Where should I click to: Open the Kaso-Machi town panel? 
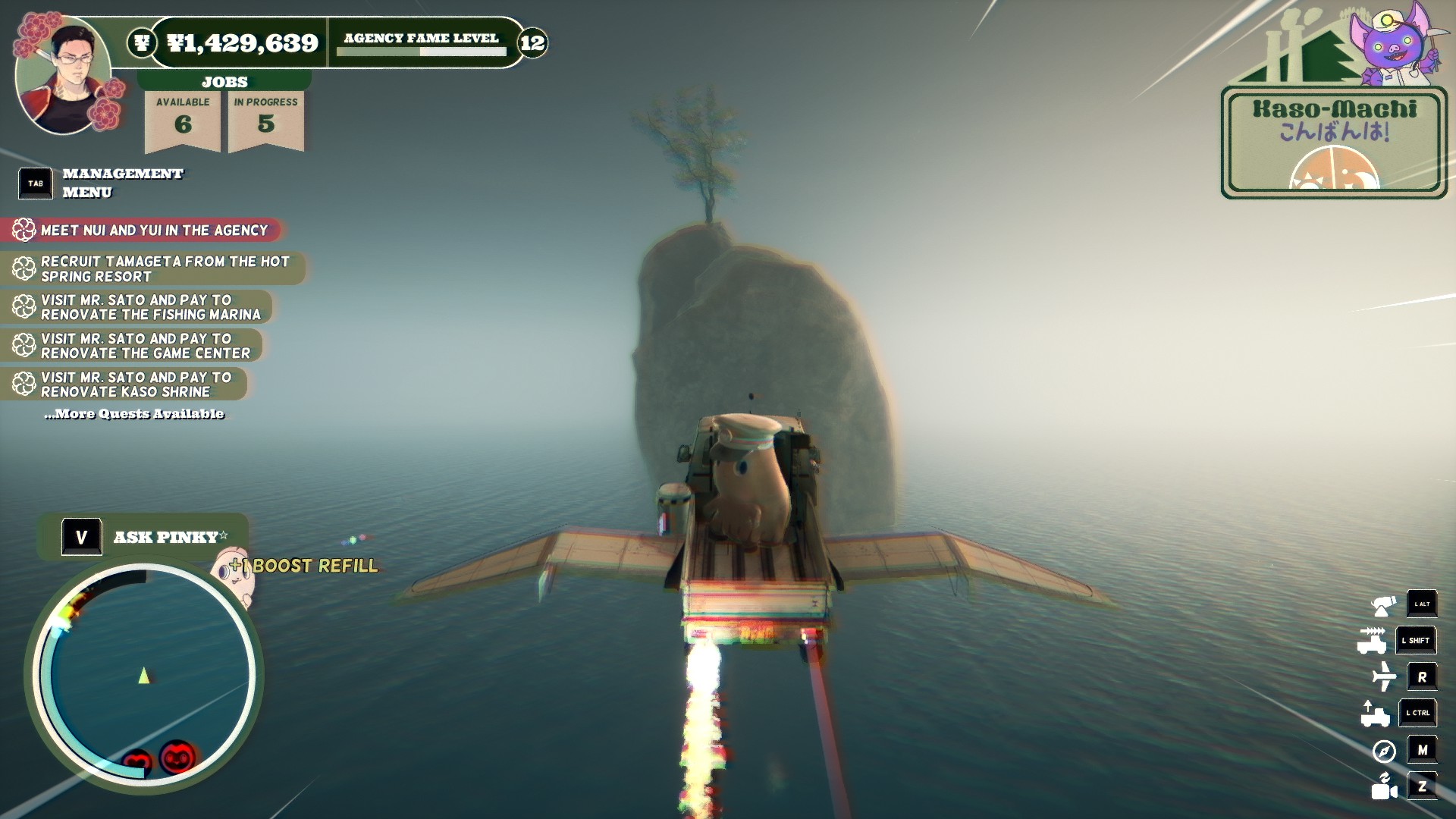1334,143
